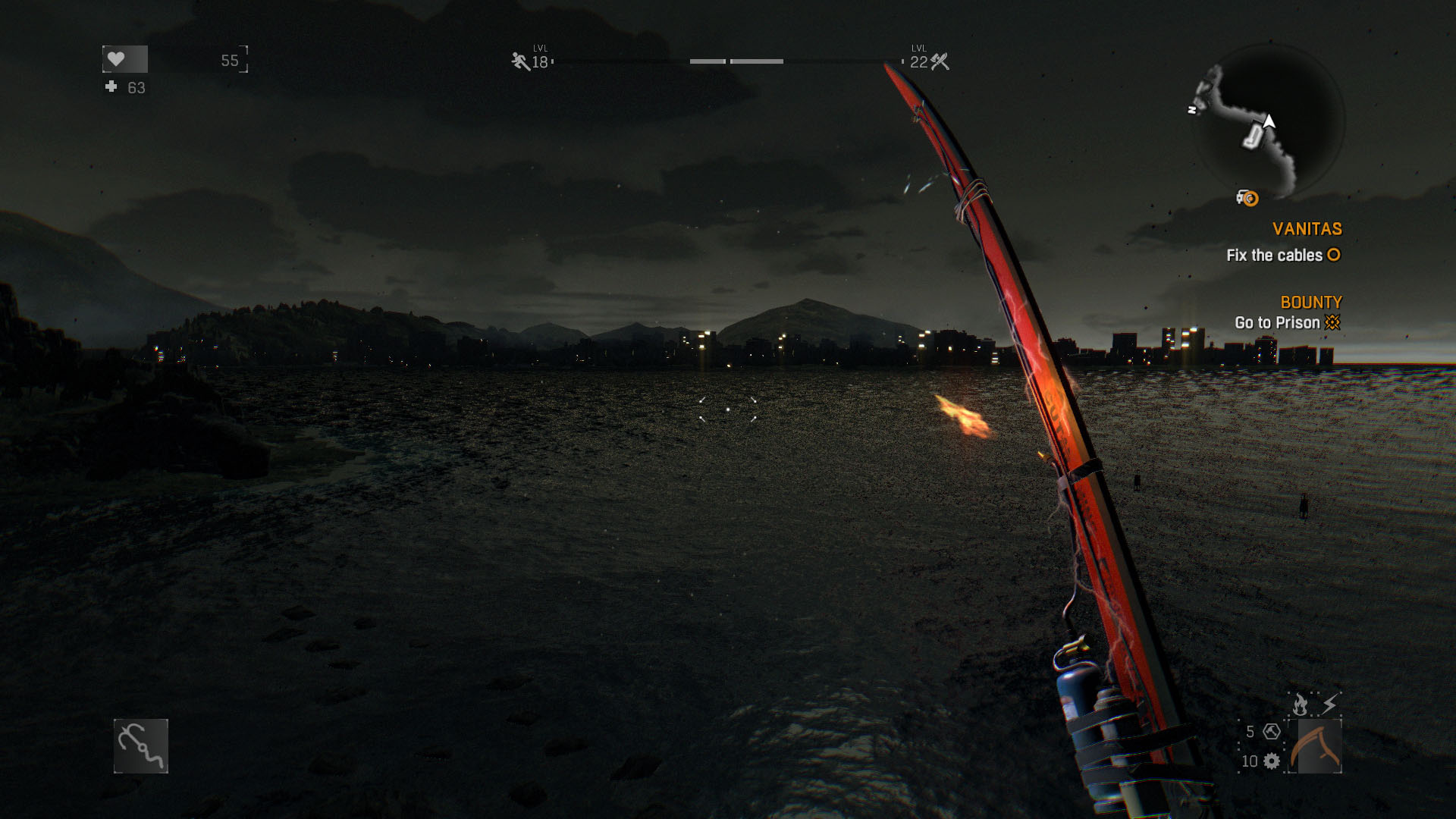The height and width of the screenshot is (819, 1456).
Task: Click the medkit plus icon
Action: [111, 87]
